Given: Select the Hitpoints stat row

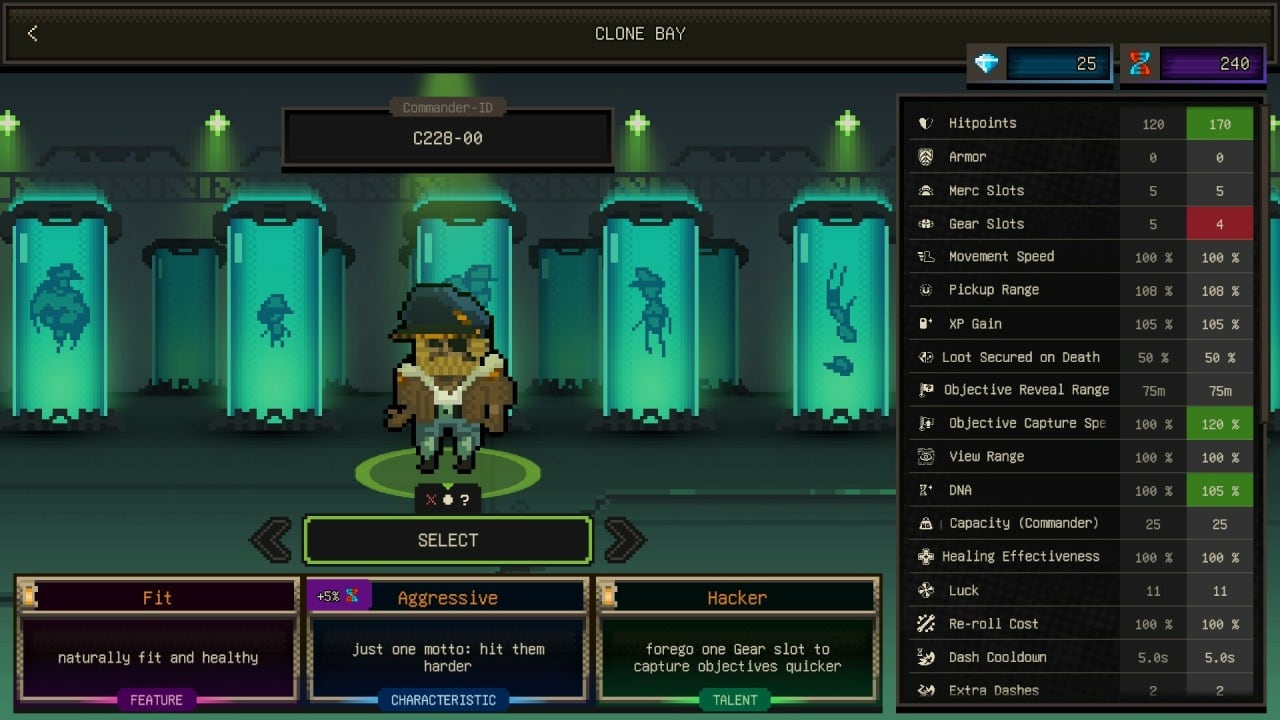Looking at the screenshot, I should (x=1080, y=123).
